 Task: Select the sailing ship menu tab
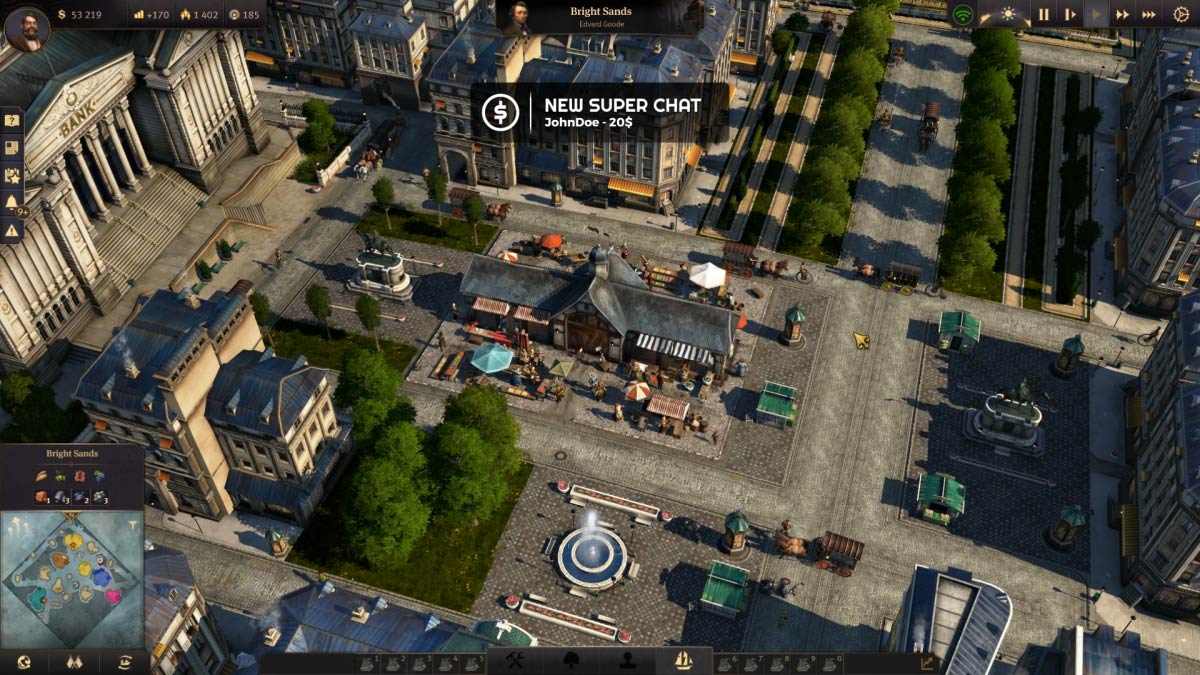[684, 661]
